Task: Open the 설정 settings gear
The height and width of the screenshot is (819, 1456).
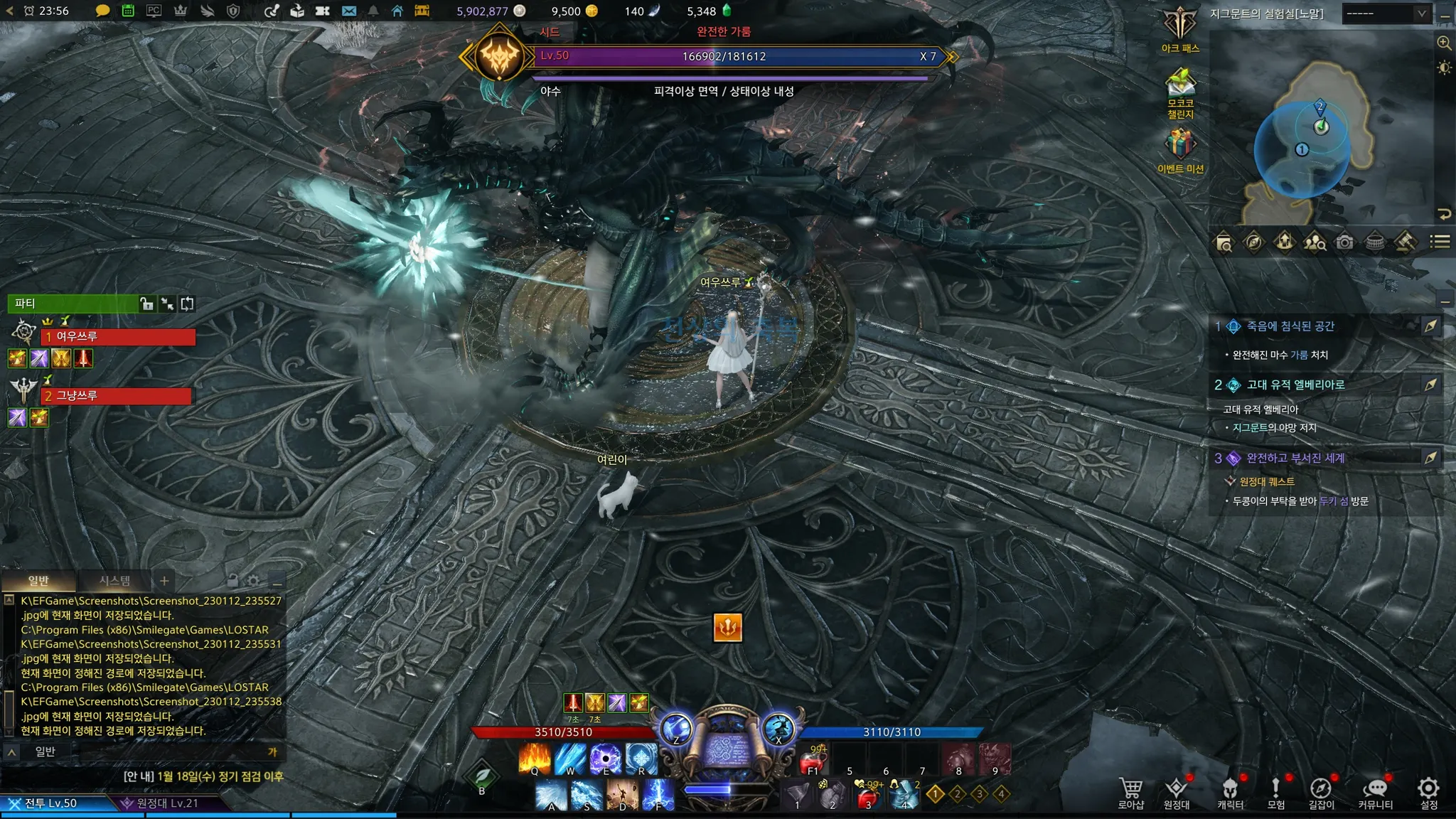Action: 1428,791
